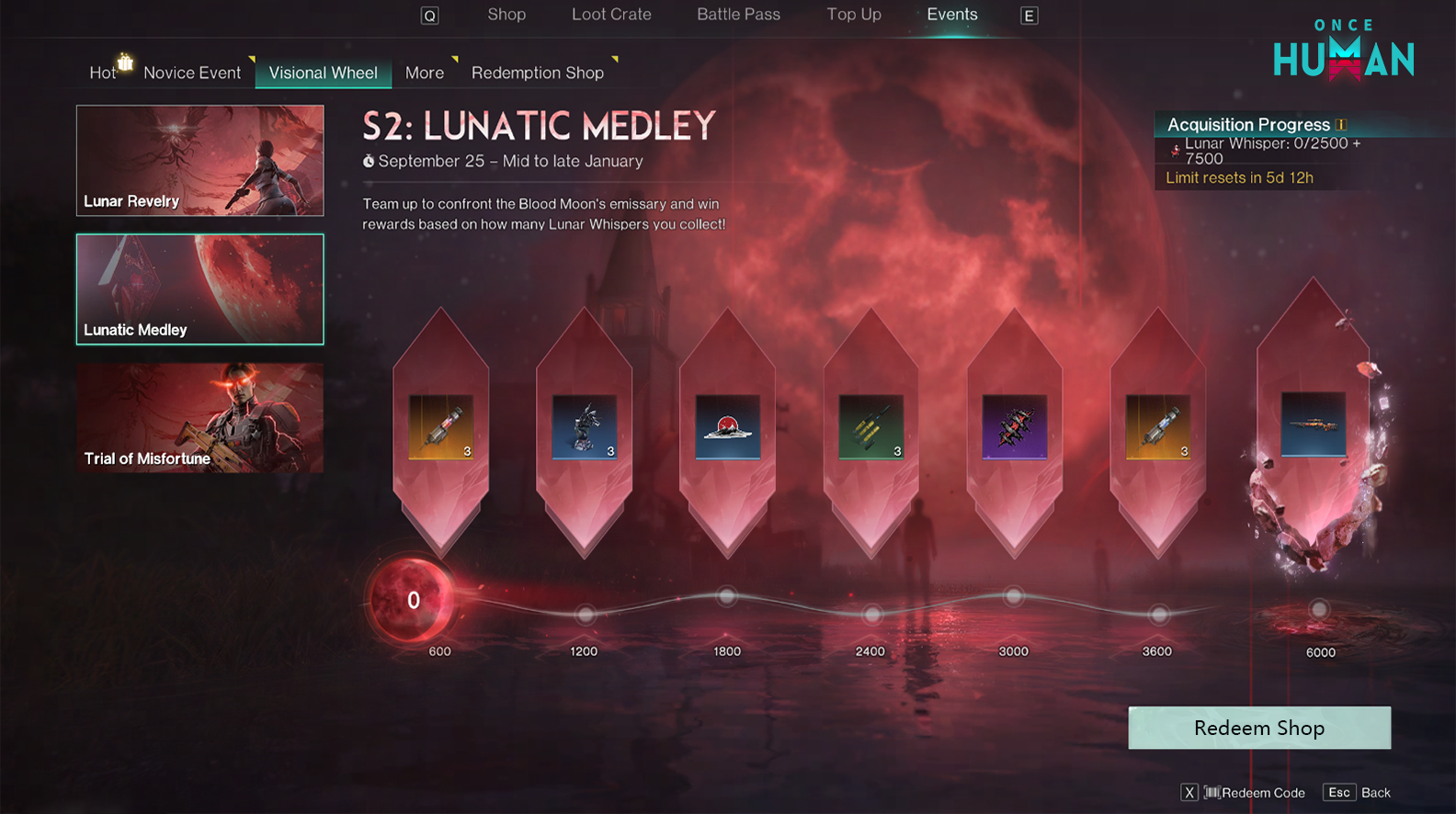Open the Top Up tab

coord(853,15)
